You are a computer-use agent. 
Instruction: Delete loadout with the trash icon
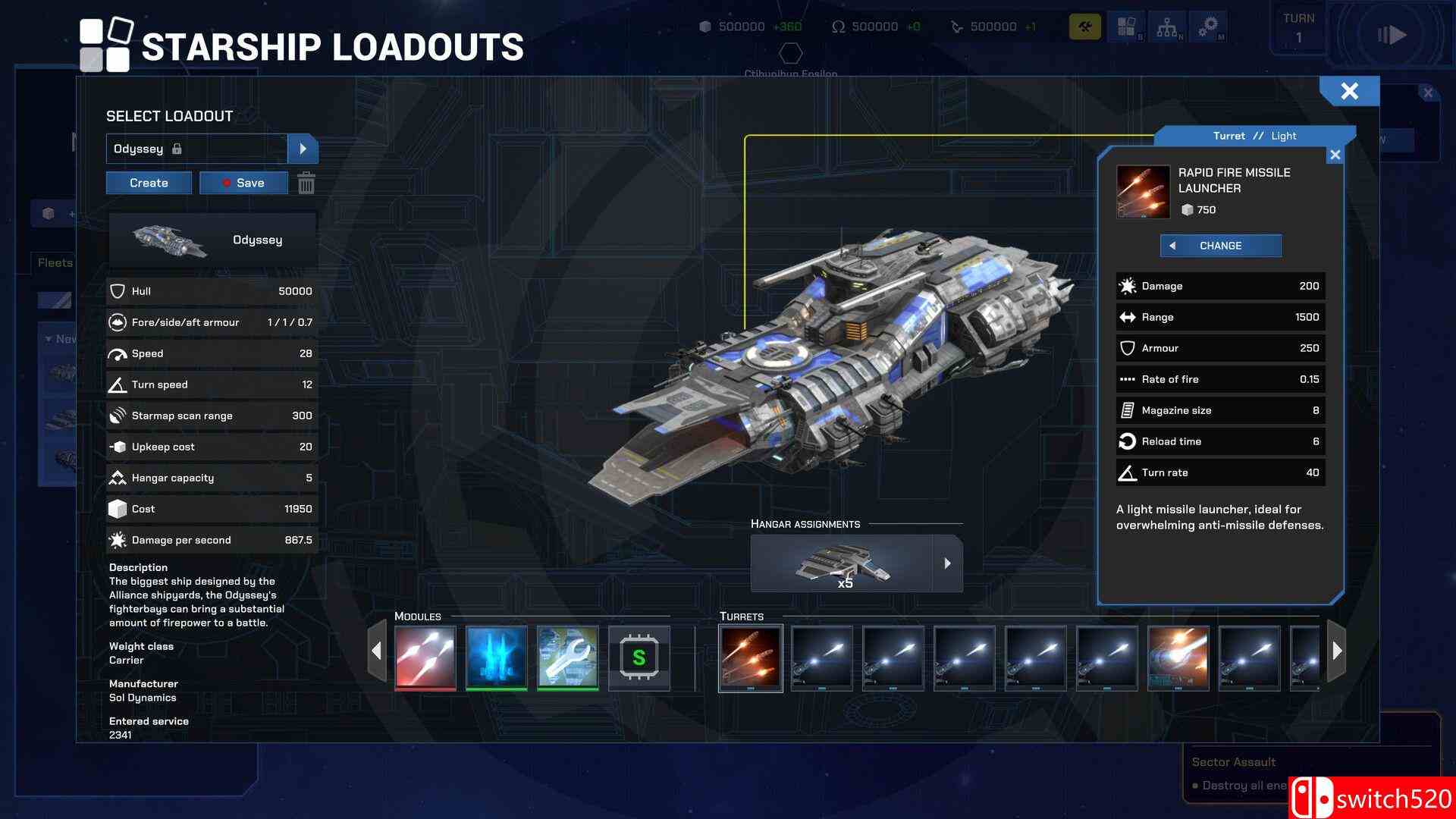306,183
